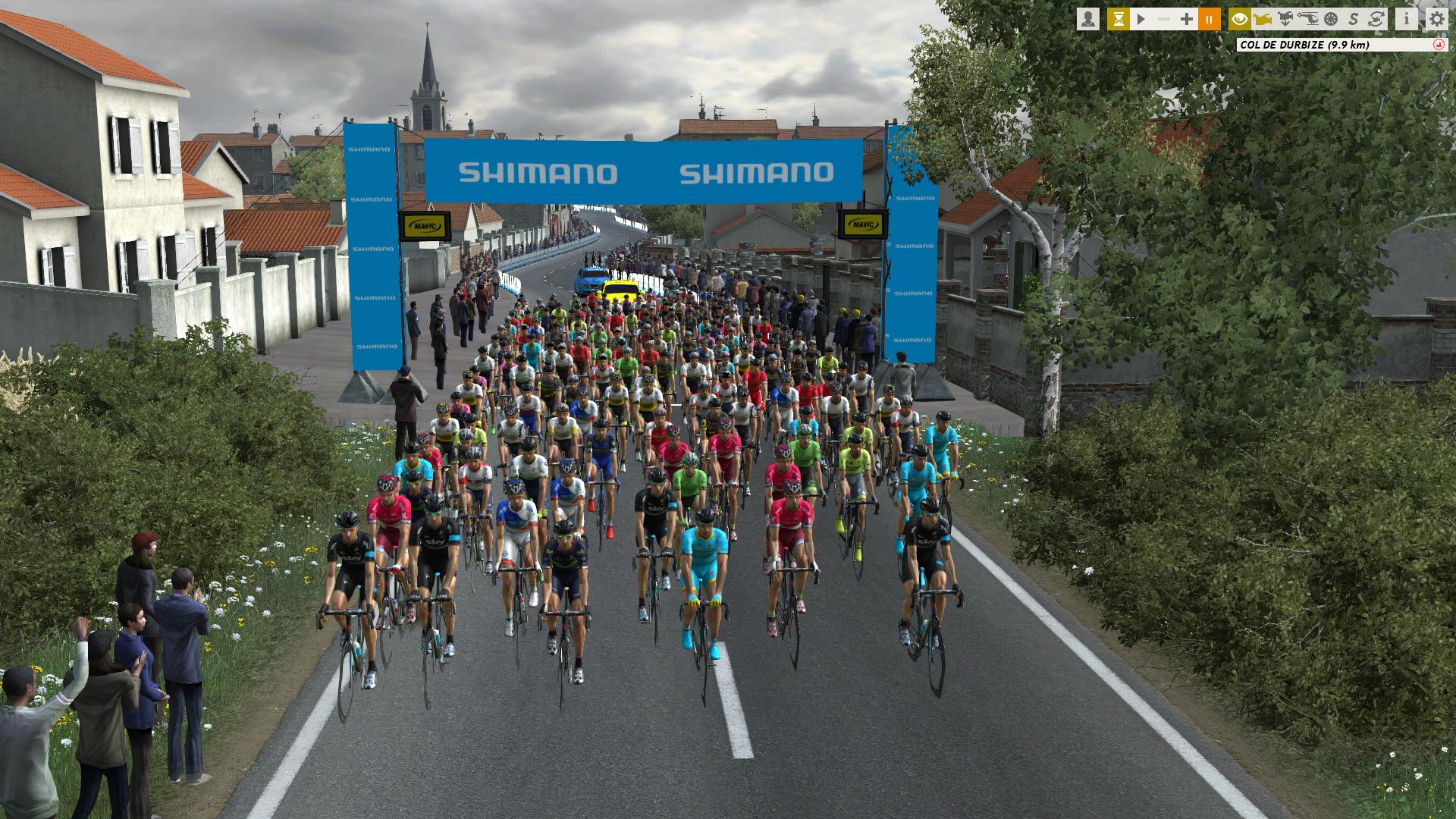
Task: Select the yellow video camera view
Action: tap(1263, 19)
